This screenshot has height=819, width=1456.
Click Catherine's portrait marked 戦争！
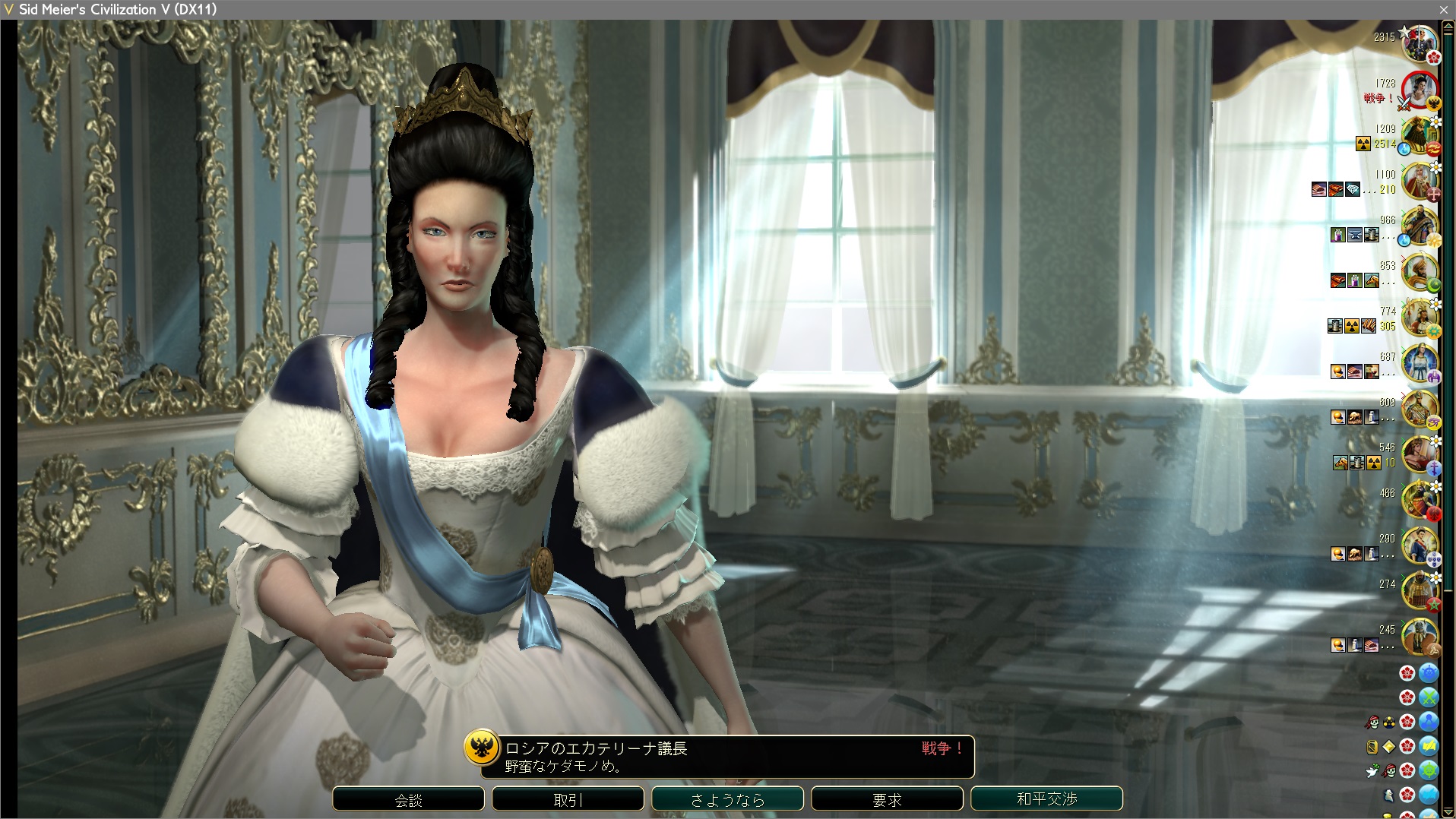1418,91
